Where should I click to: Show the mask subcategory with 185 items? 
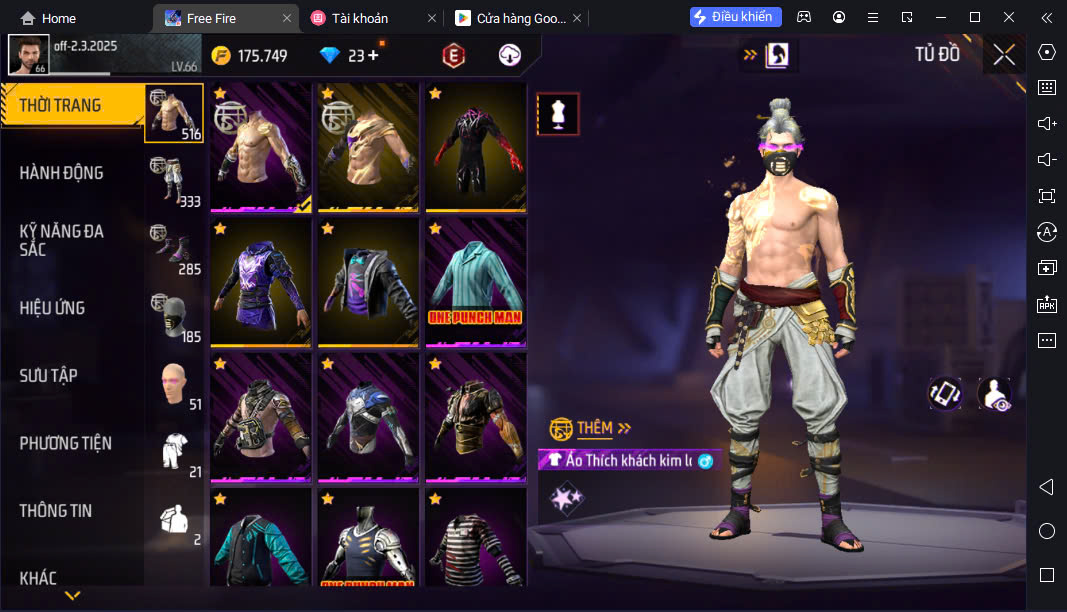pyautogui.click(x=174, y=317)
